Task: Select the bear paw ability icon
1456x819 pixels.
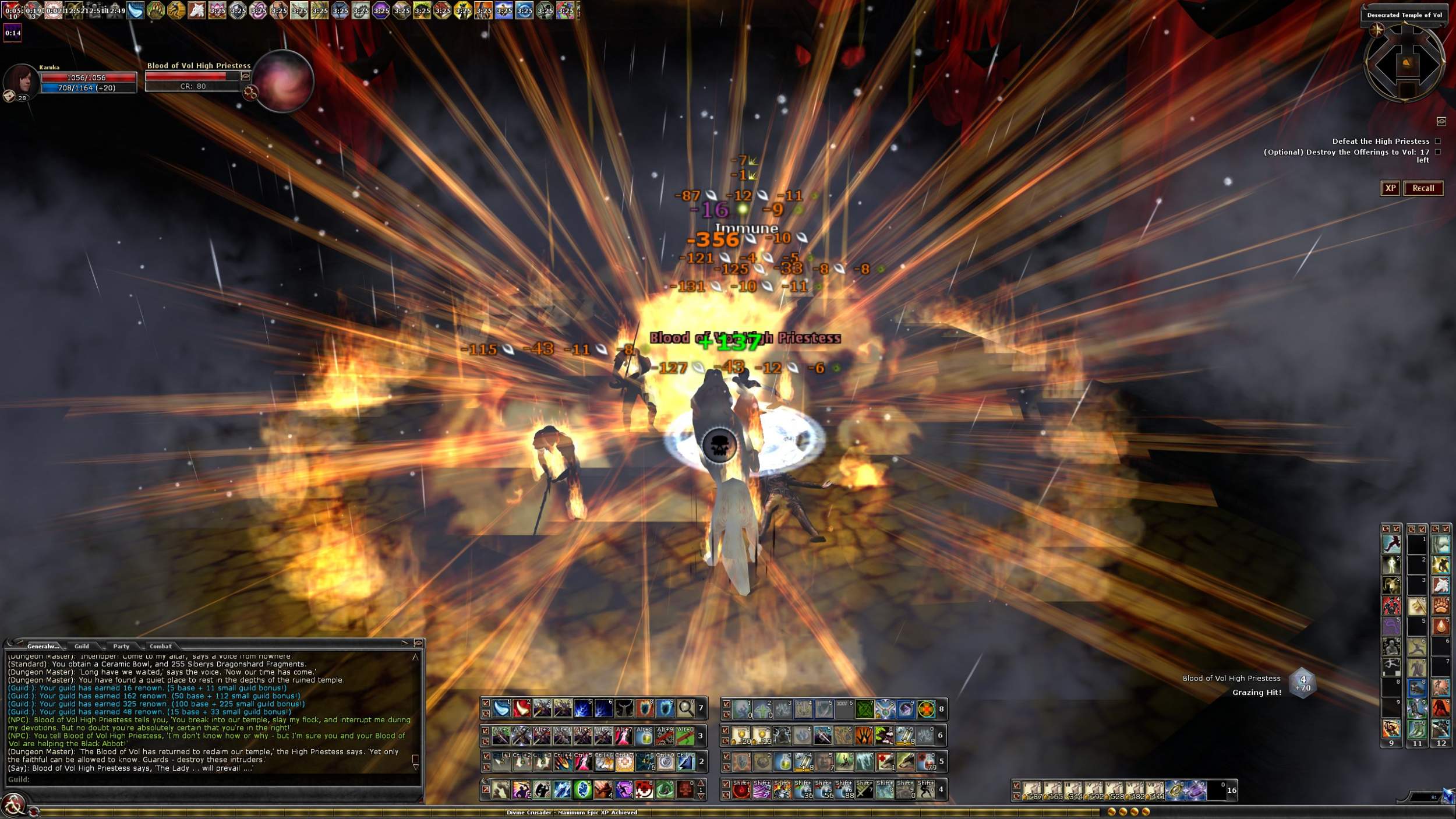Action: pos(1441,605)
